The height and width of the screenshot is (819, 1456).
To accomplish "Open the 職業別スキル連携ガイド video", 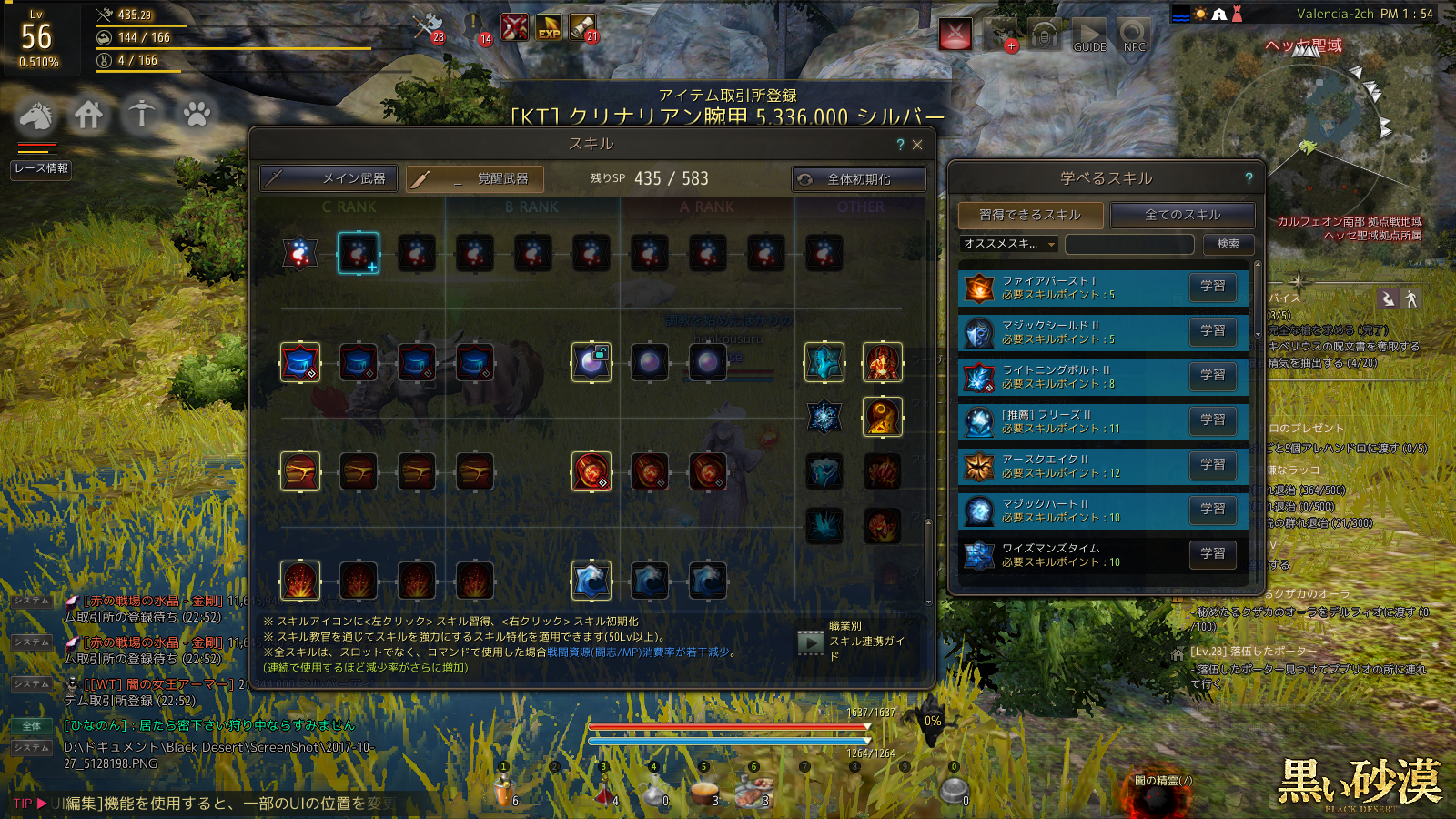I will click(810, 642).
